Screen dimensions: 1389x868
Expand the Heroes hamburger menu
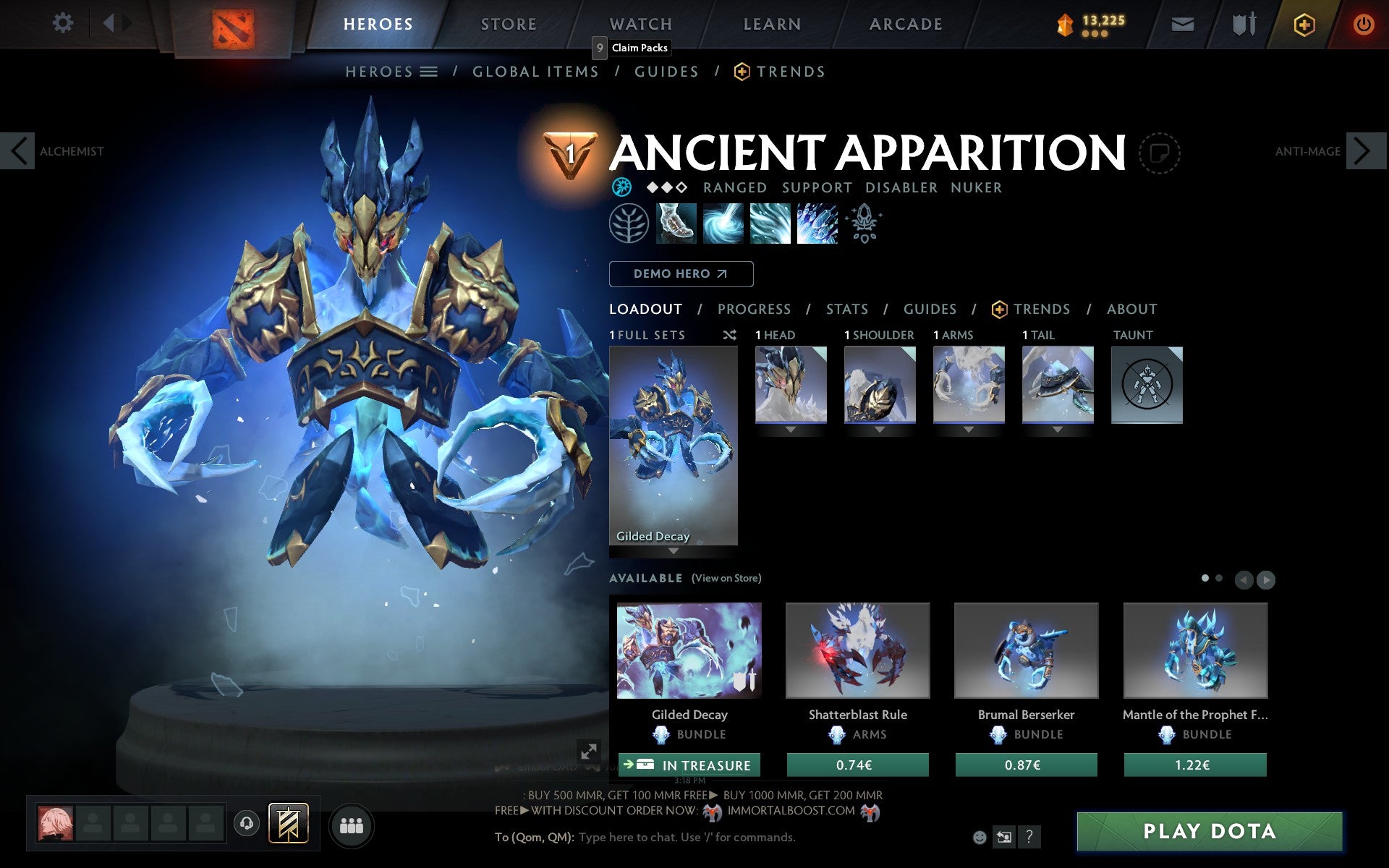[429, 71]
